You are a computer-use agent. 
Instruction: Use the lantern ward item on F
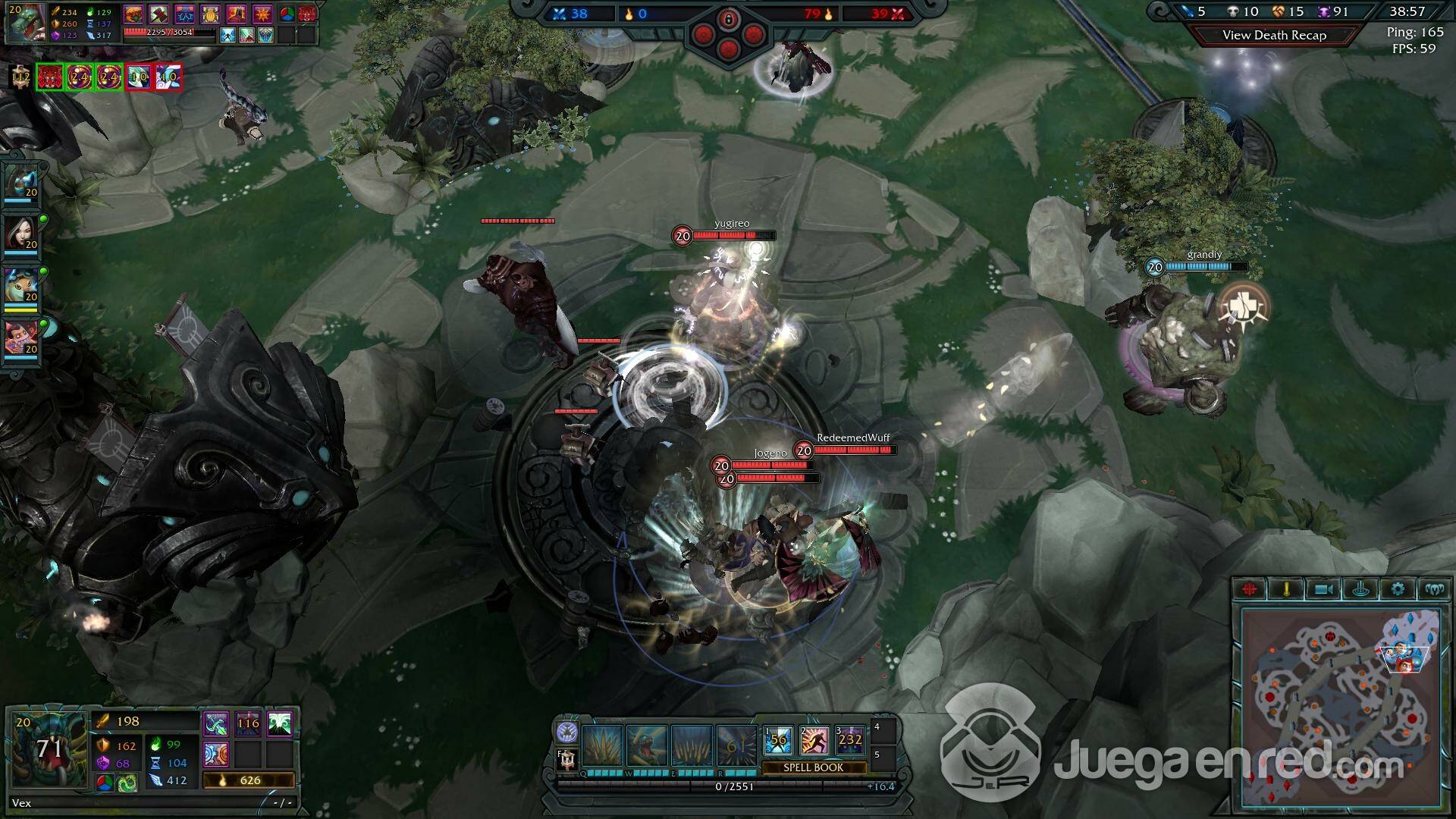point(567,759)
